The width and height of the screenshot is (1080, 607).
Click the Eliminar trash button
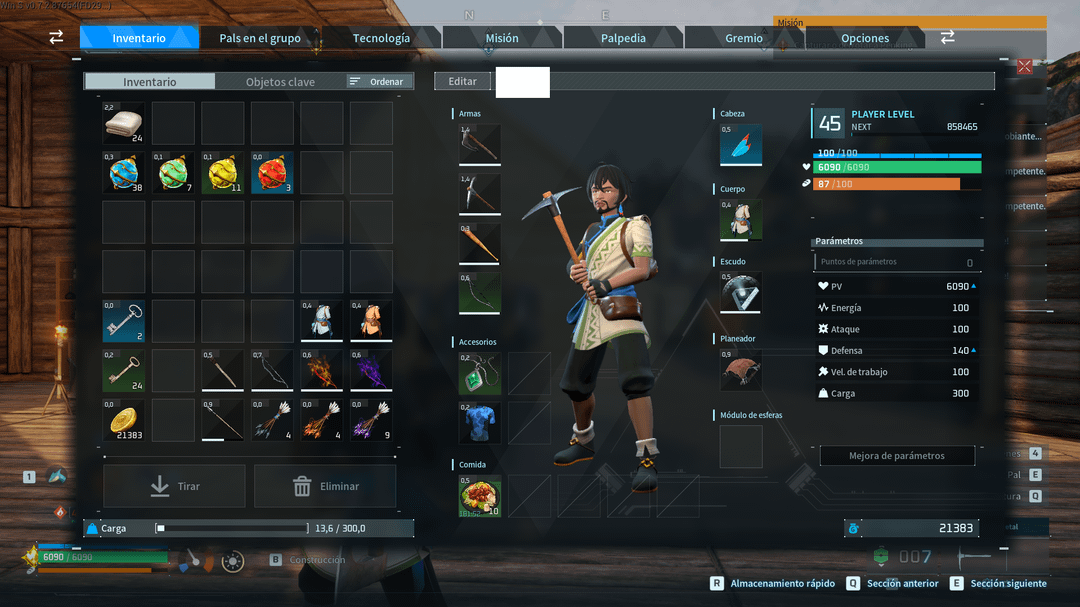(325, 486)
